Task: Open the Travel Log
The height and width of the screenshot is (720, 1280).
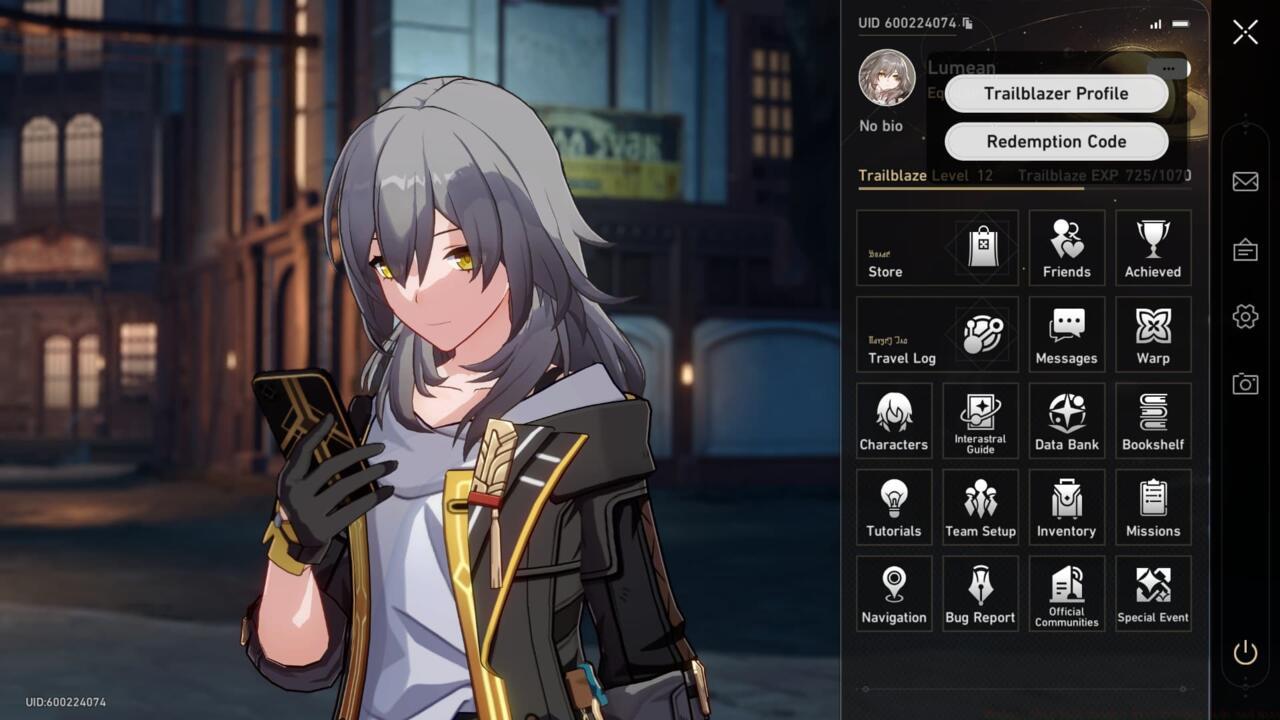Action: point(936,334)
